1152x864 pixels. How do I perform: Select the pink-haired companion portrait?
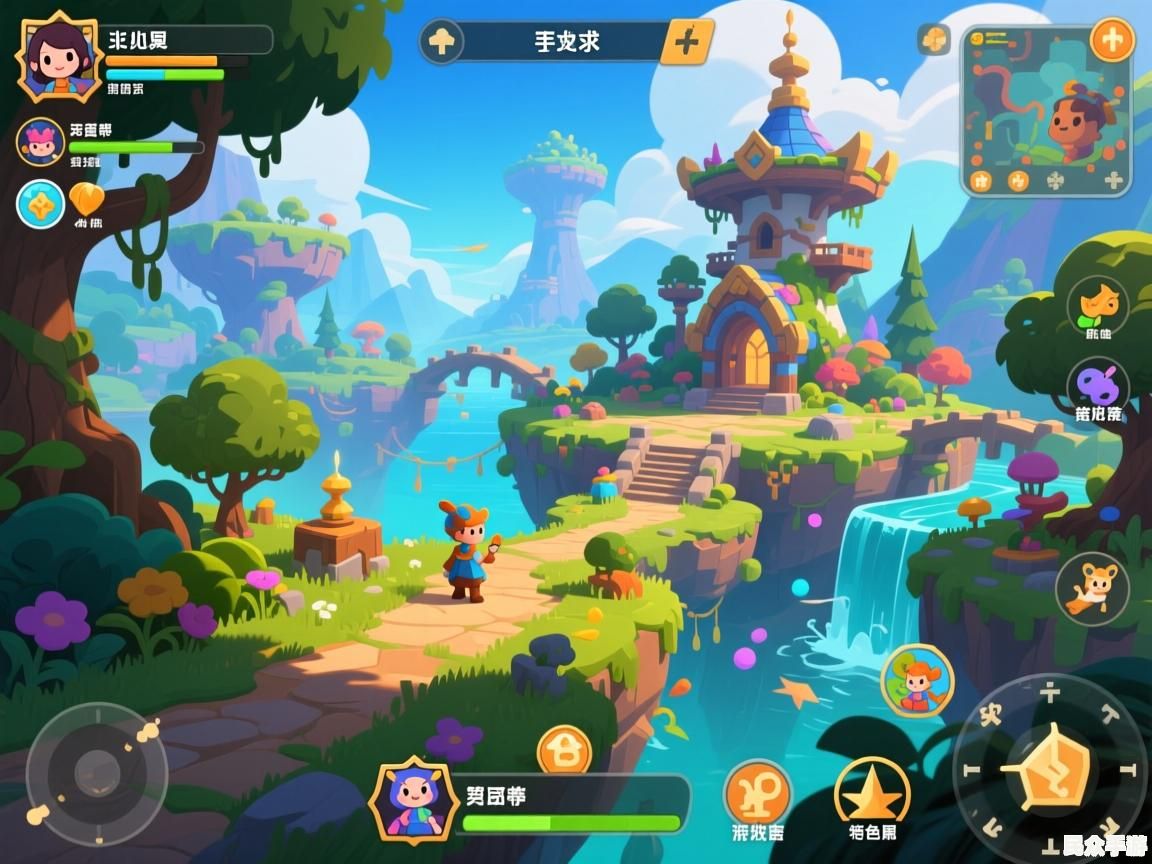40,142
